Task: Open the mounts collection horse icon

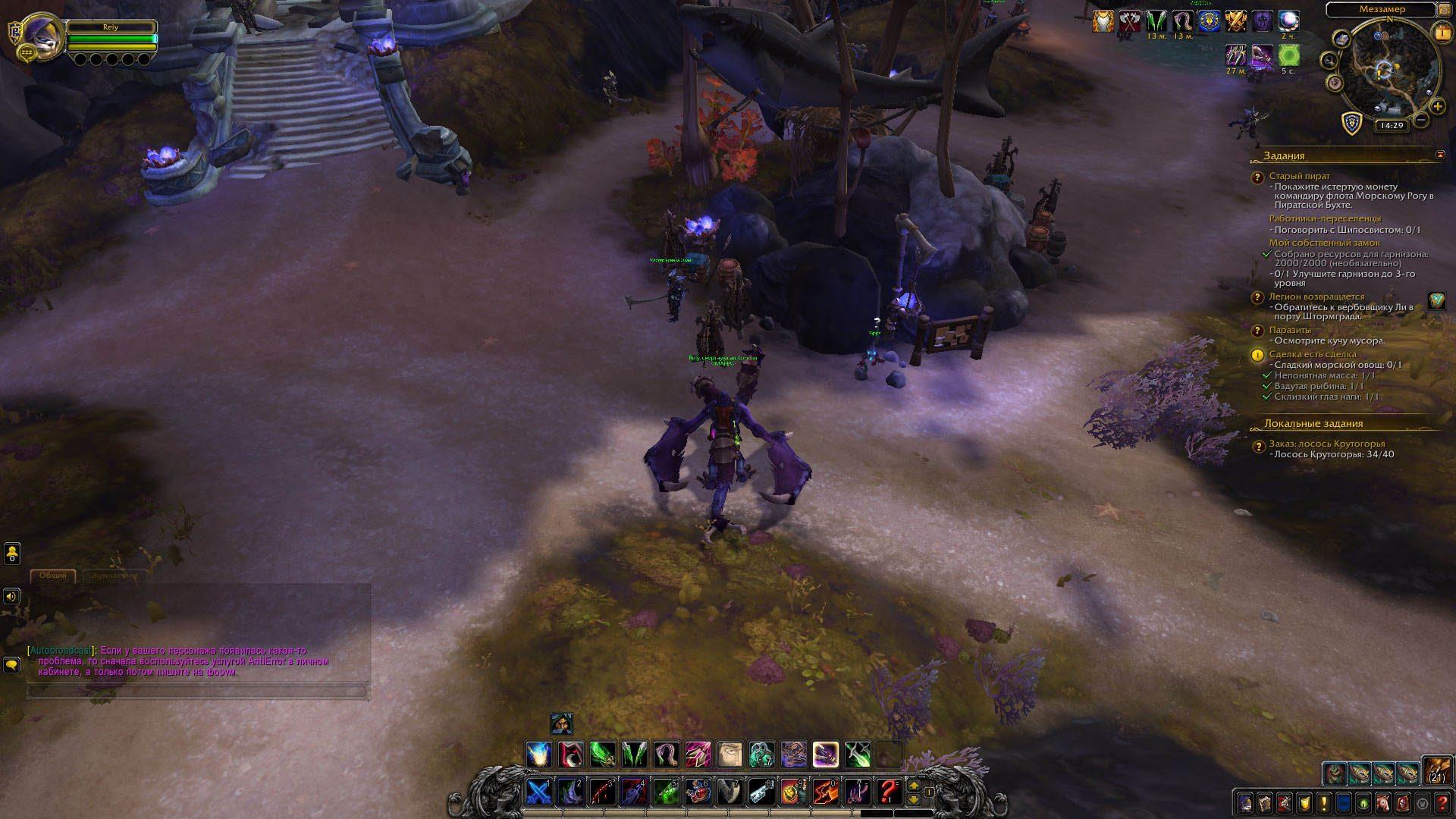Action: pyautogui.click(x=1383, y=802)
